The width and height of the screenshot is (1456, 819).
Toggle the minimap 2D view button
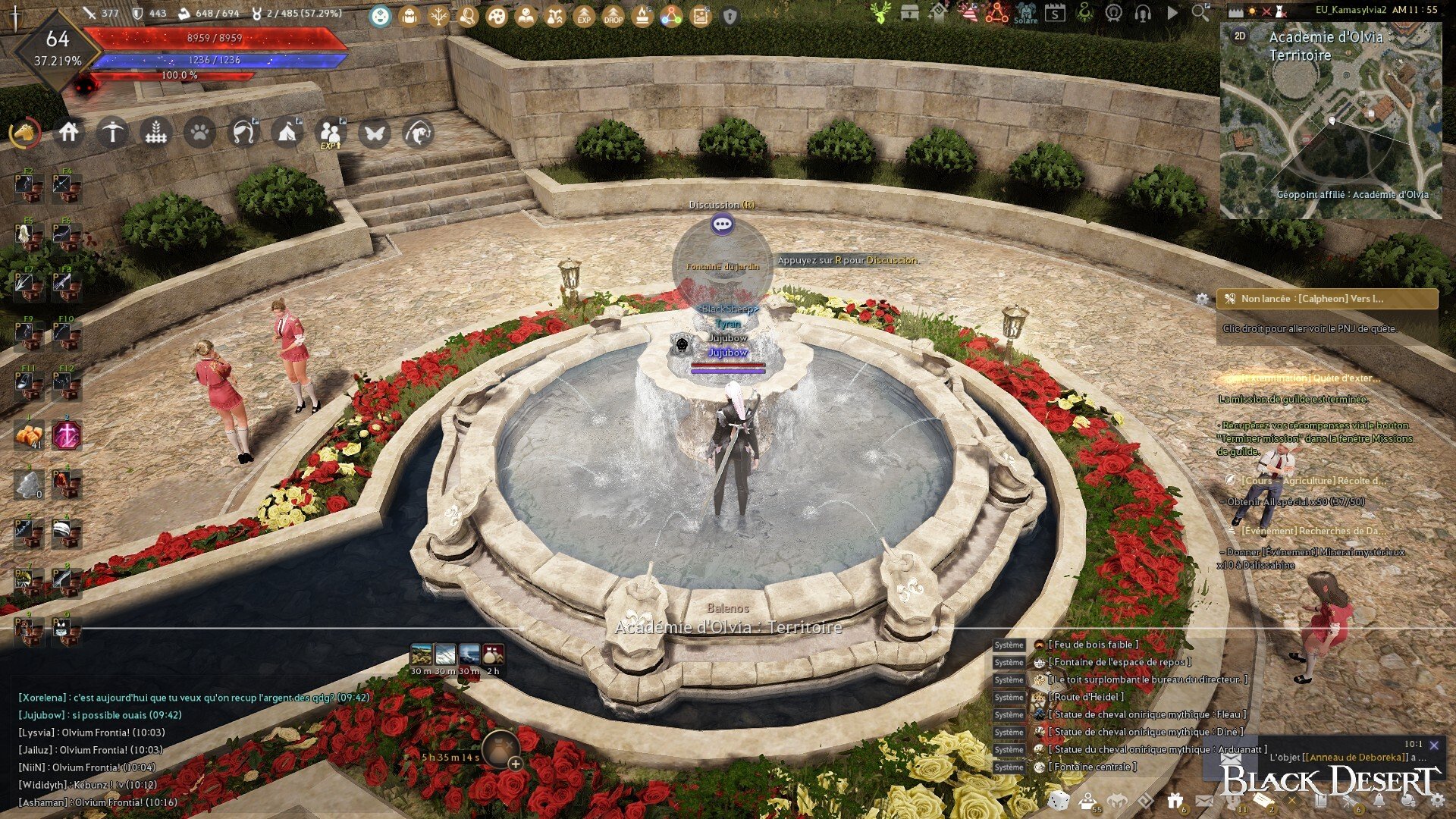[x=1240, y=36]
